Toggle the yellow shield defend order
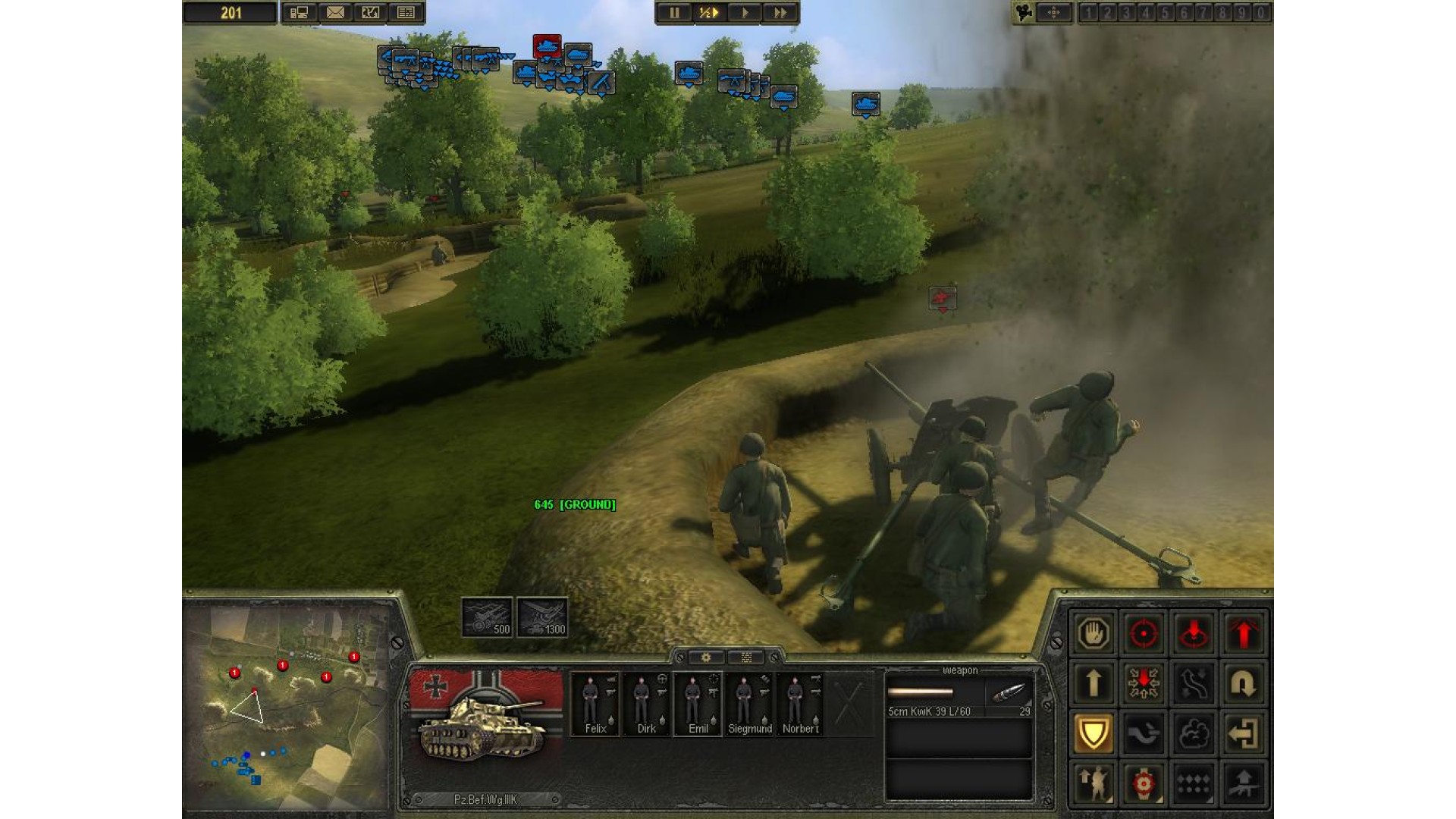Viewport: 1456px width, 819px height. pos(1093,733)
